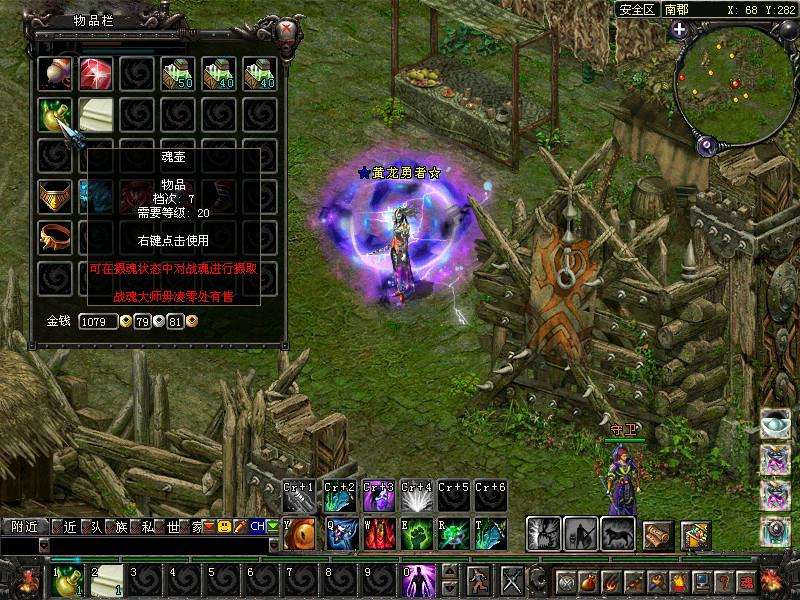Select the golden necklace item in inventory
The height and width of the screenshot is (600, 800).
click(55, 195)
